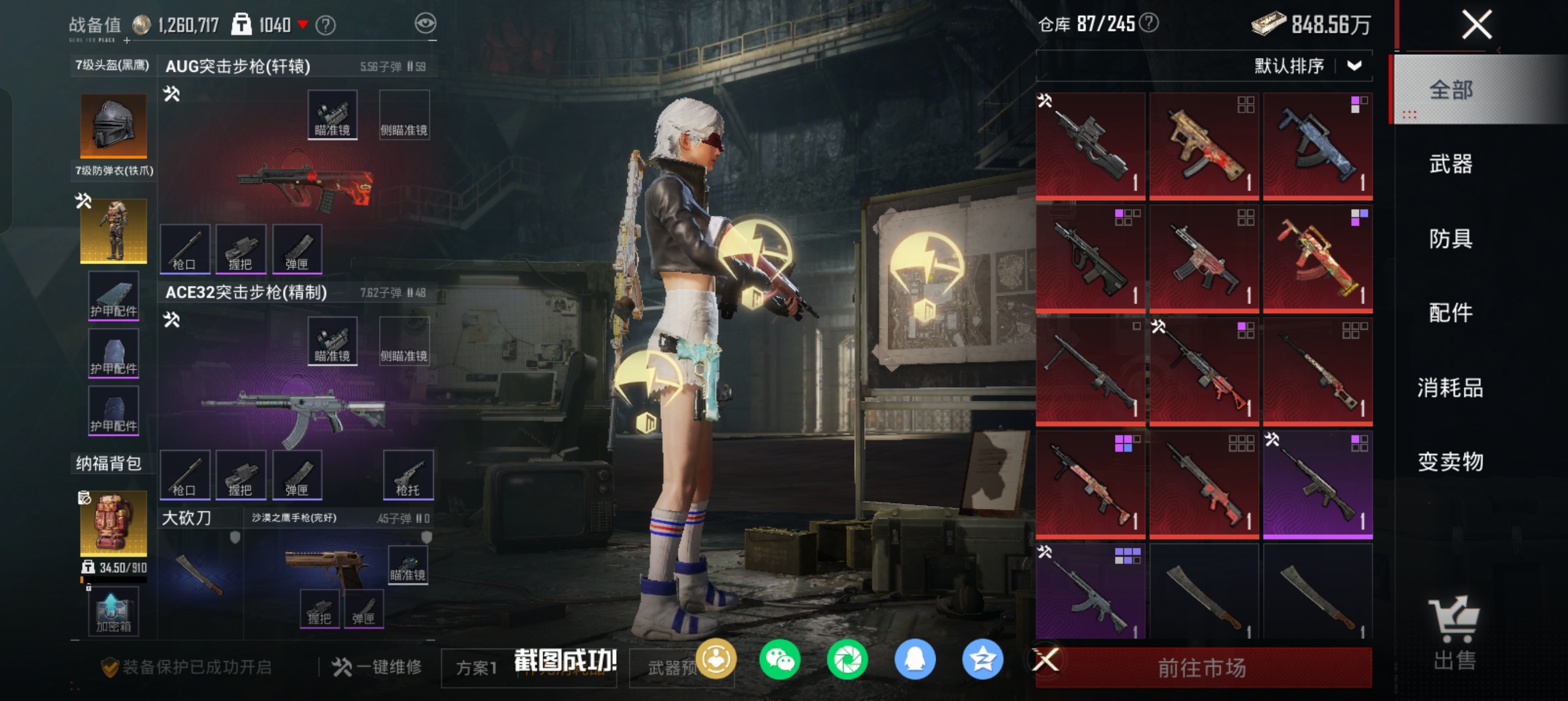Open the 纳福背包 backpack slot
This screenshot has width=1568, height=701.
(113, 522)
